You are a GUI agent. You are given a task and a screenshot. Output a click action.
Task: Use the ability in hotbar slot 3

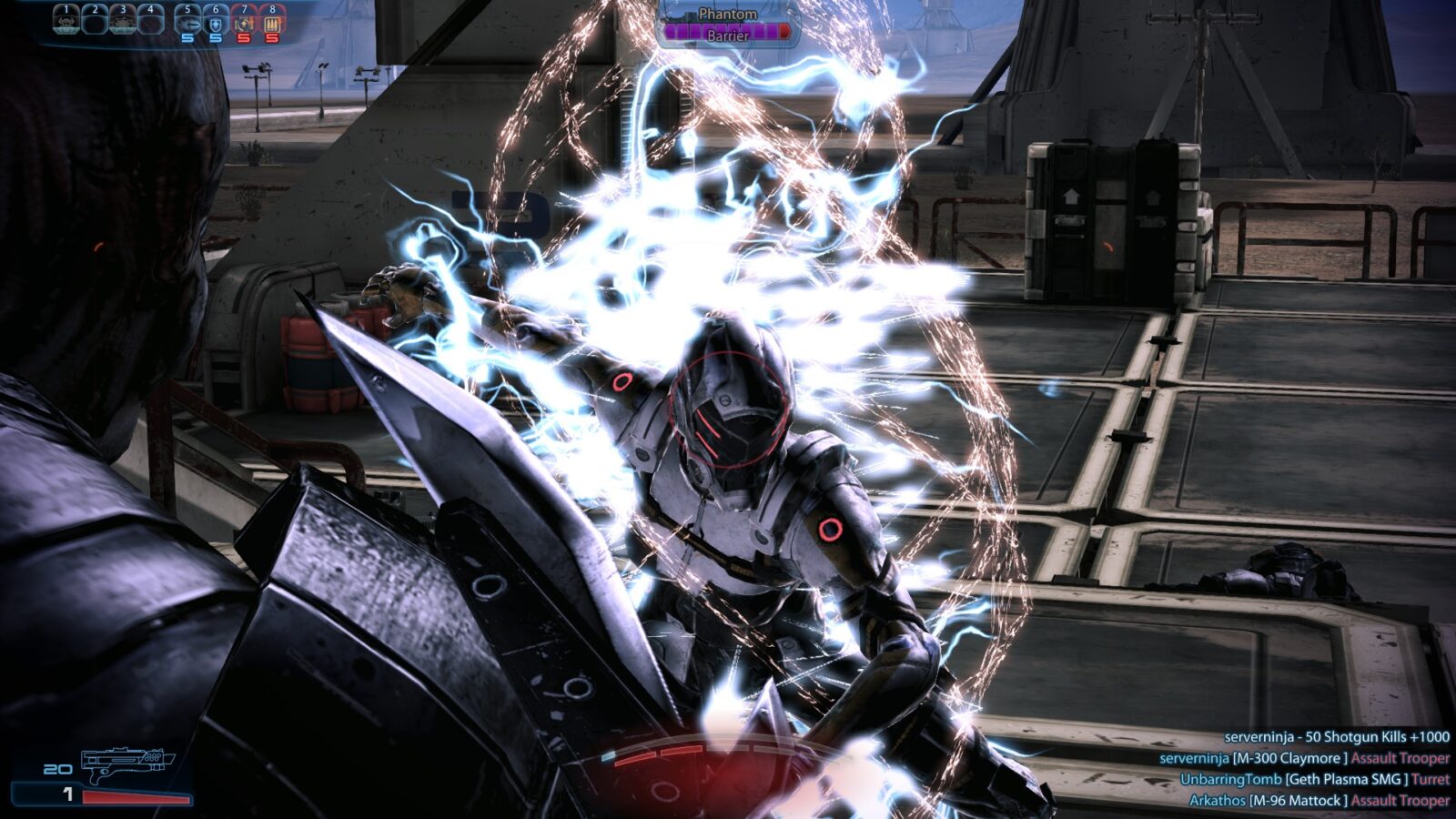[x=122, y=19]
